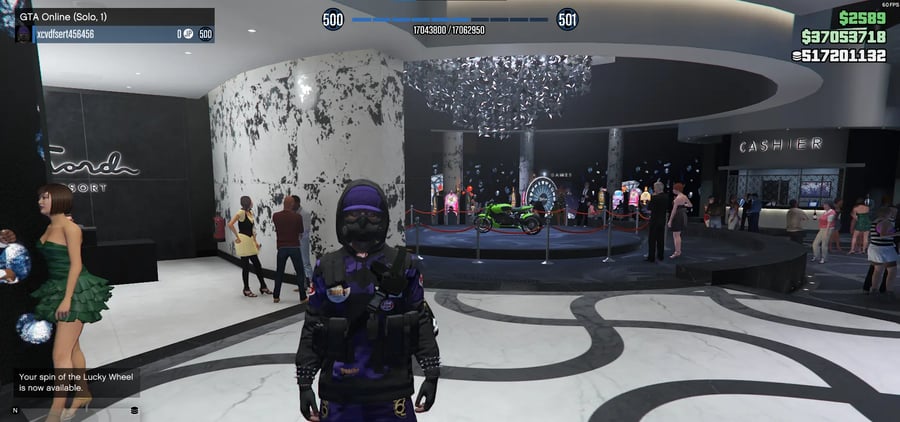Click the casino chip marker on the minimap
Screen dimensions: 900x422
click(x=134, y=410)
